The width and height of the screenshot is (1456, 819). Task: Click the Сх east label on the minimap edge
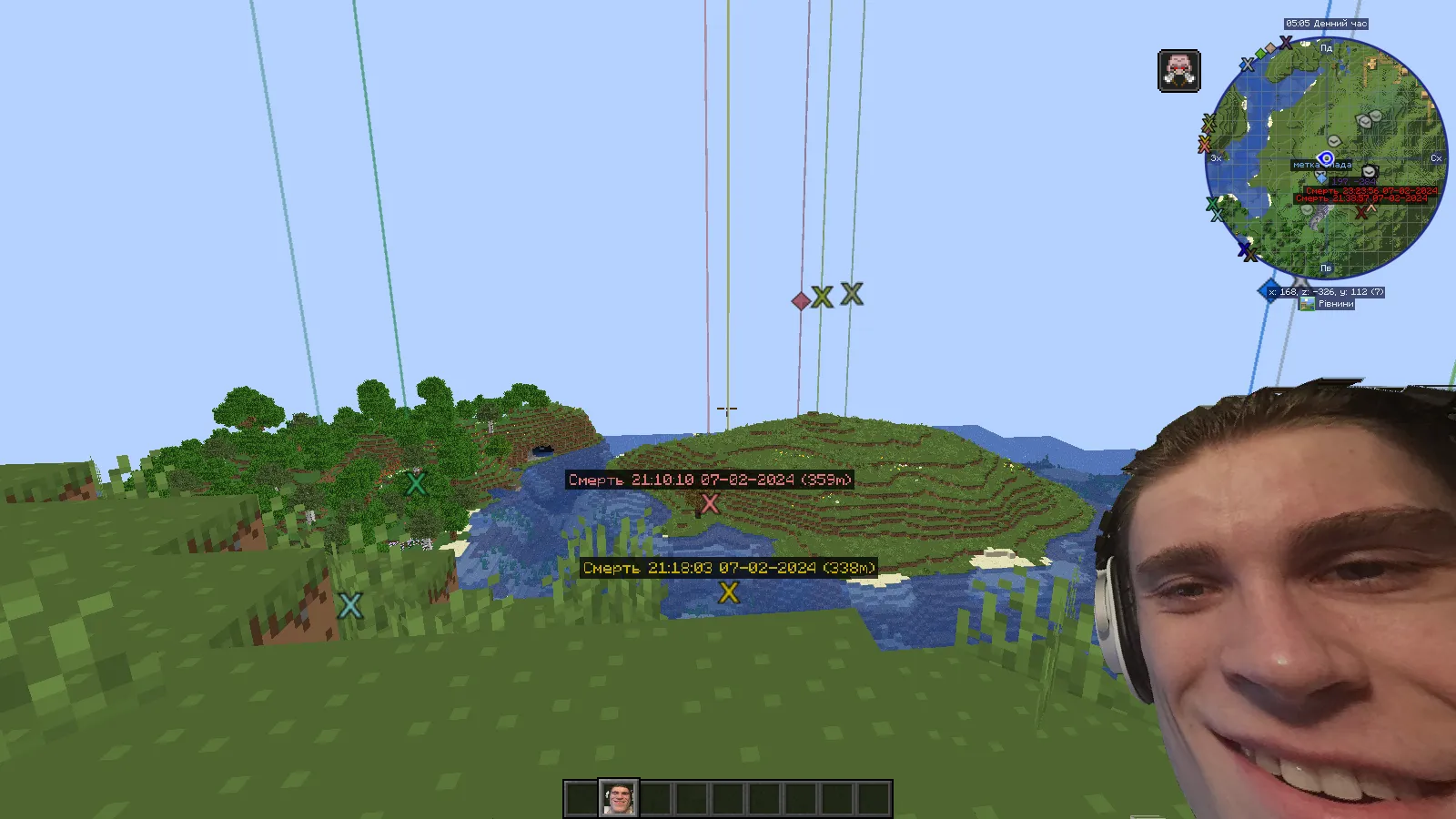tap(1435, 159)
